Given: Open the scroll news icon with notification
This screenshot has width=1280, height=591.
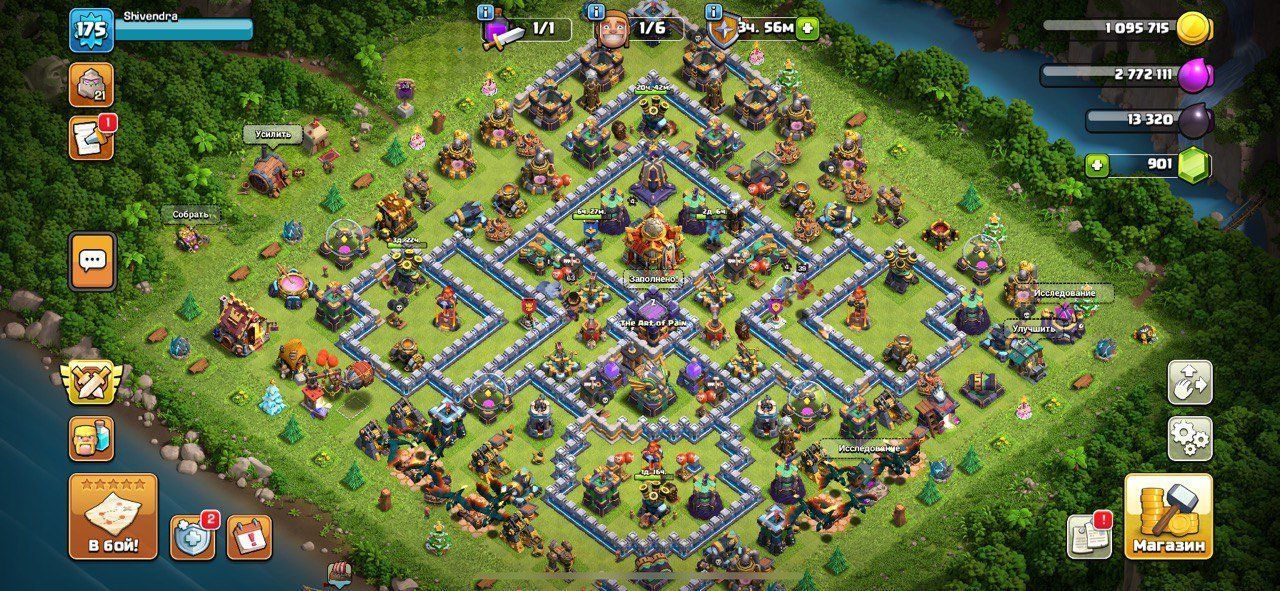Looking at the screenshot, I should coord(90,138).
